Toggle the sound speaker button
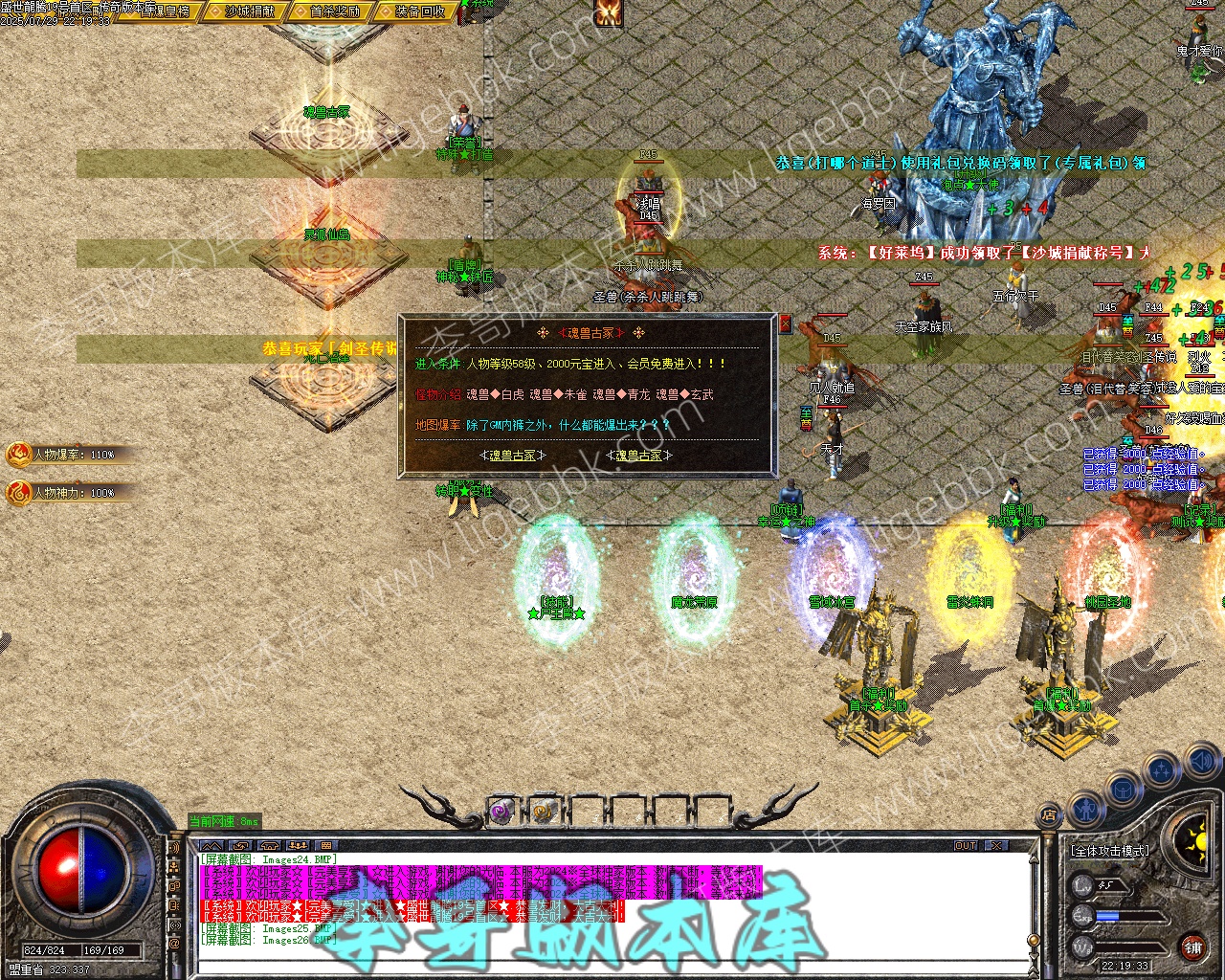The height and width of the screenshot is (980, 1225). point(1201,763)
